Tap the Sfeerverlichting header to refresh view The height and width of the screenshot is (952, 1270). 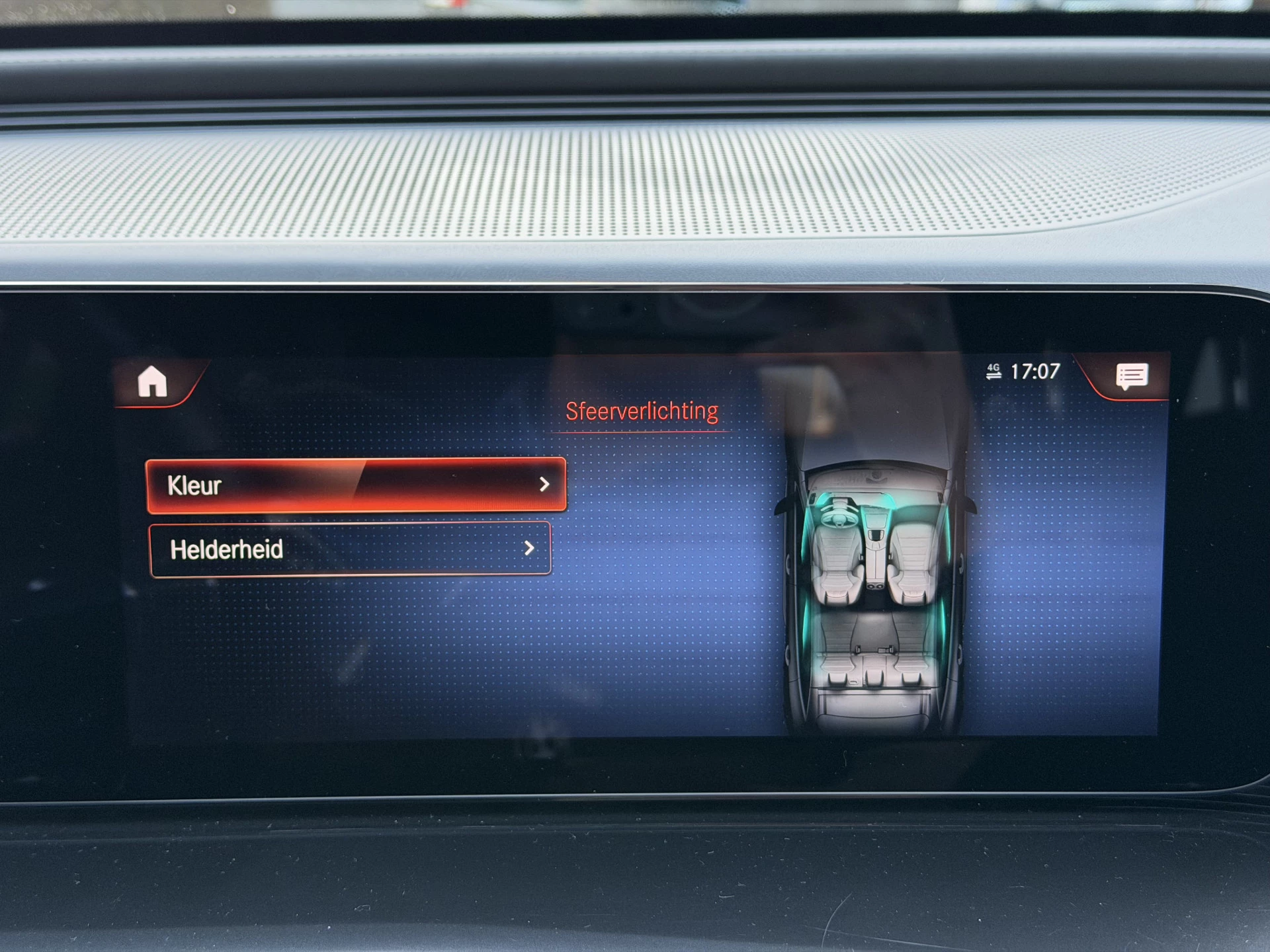pos(642,410)
